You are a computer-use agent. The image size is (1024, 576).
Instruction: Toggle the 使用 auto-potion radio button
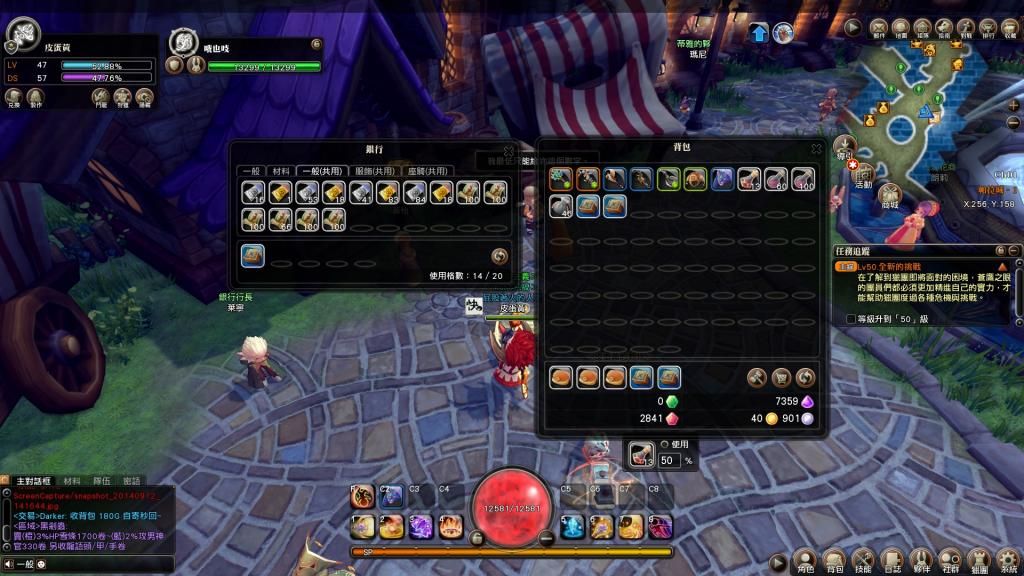coord(664,445)
